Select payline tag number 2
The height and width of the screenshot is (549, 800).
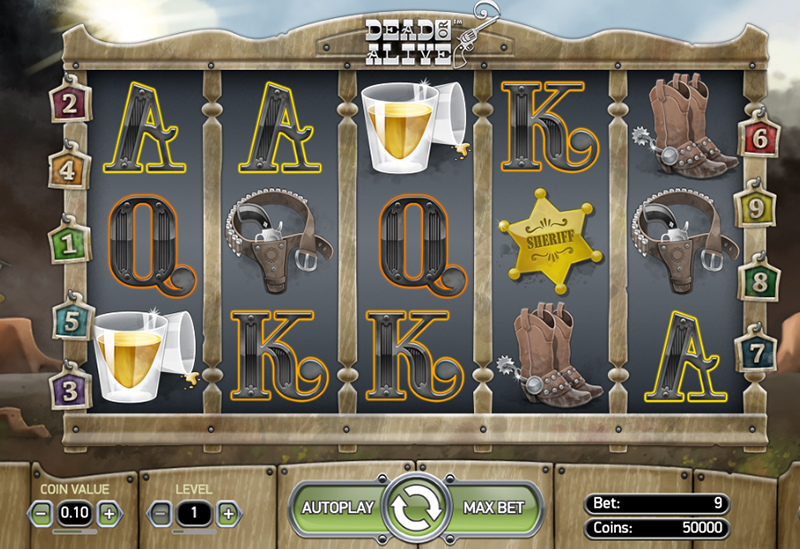70,102
